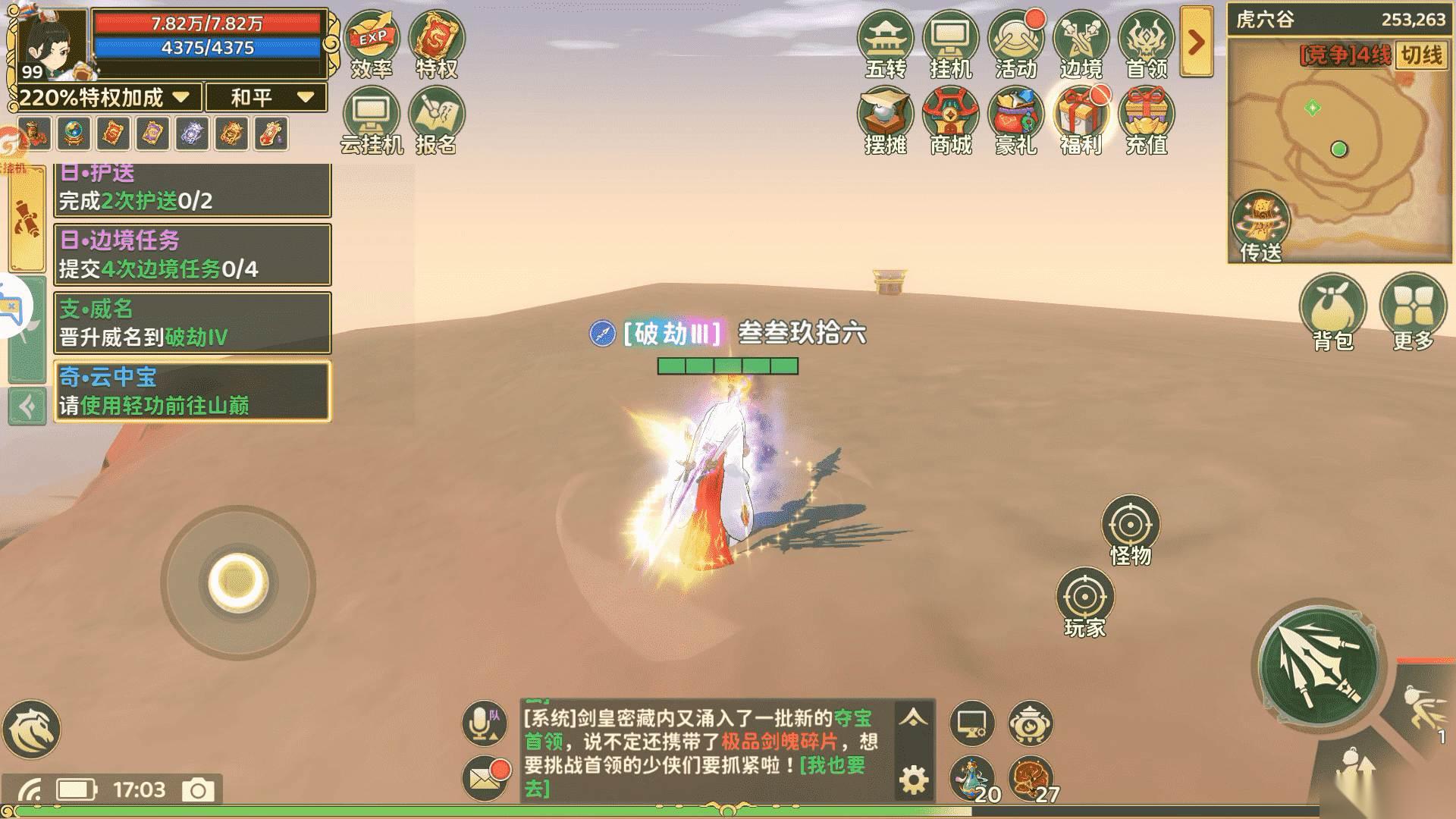Open the 首领 boss menu

(1146, 44)
